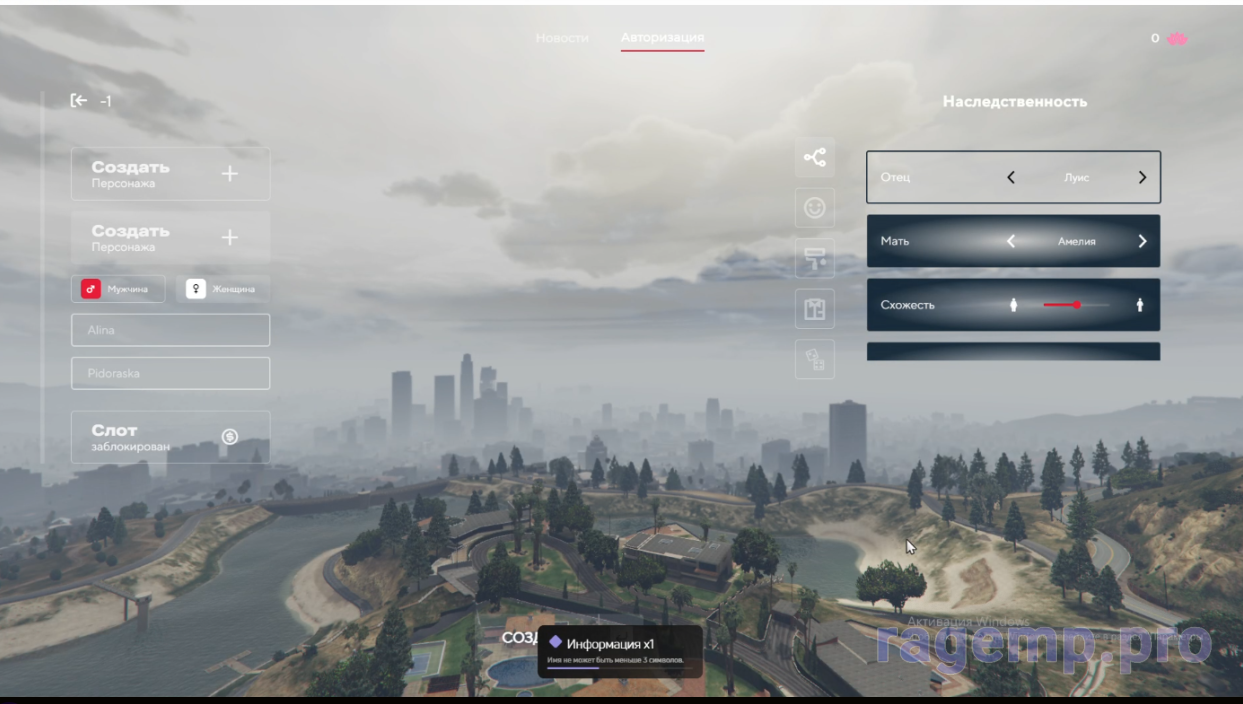Switch to the Новости tab
Screen dimensions: 1243x704
click(562, 38)
